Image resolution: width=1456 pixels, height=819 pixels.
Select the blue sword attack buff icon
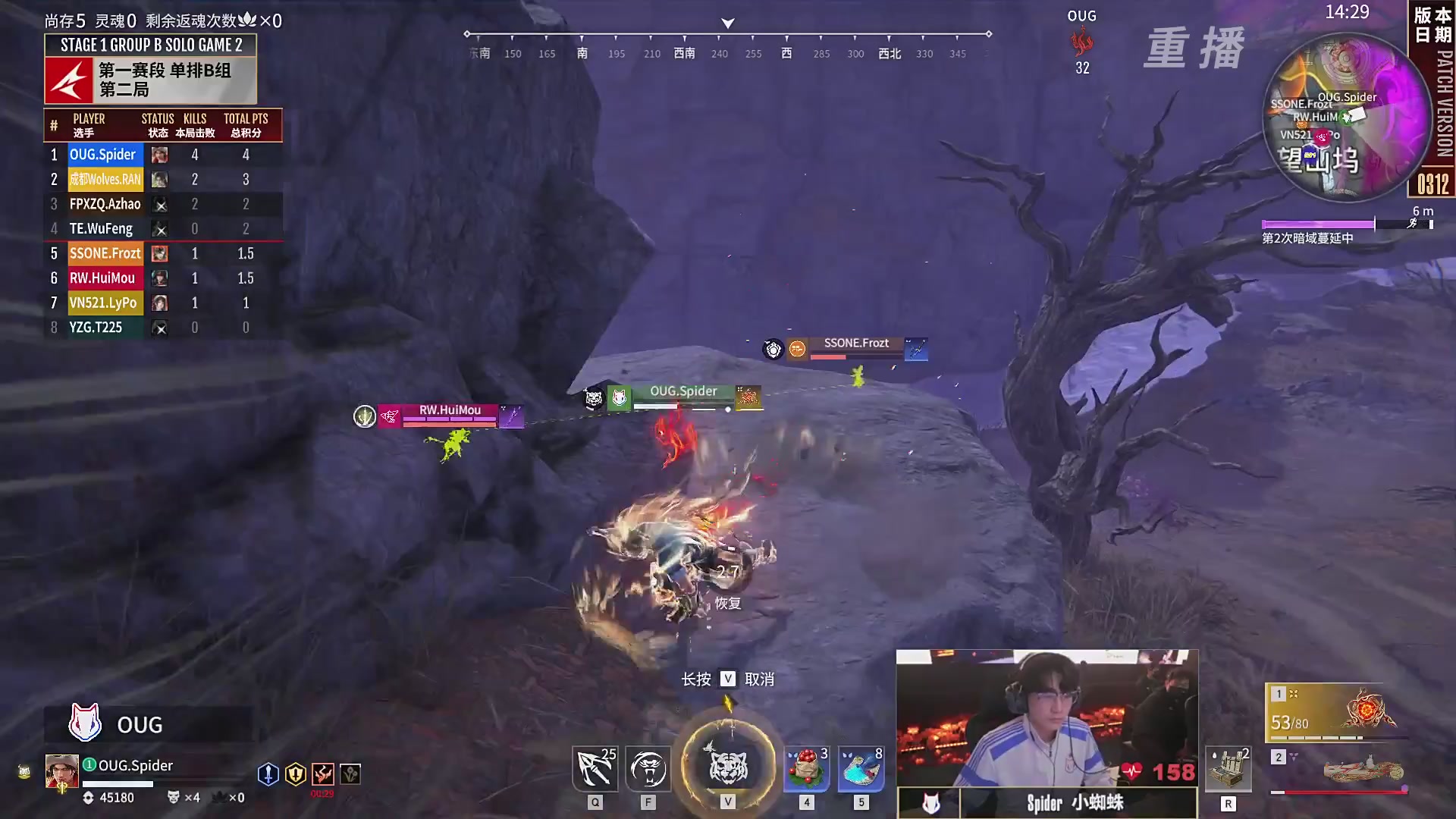tap(269, 773)
